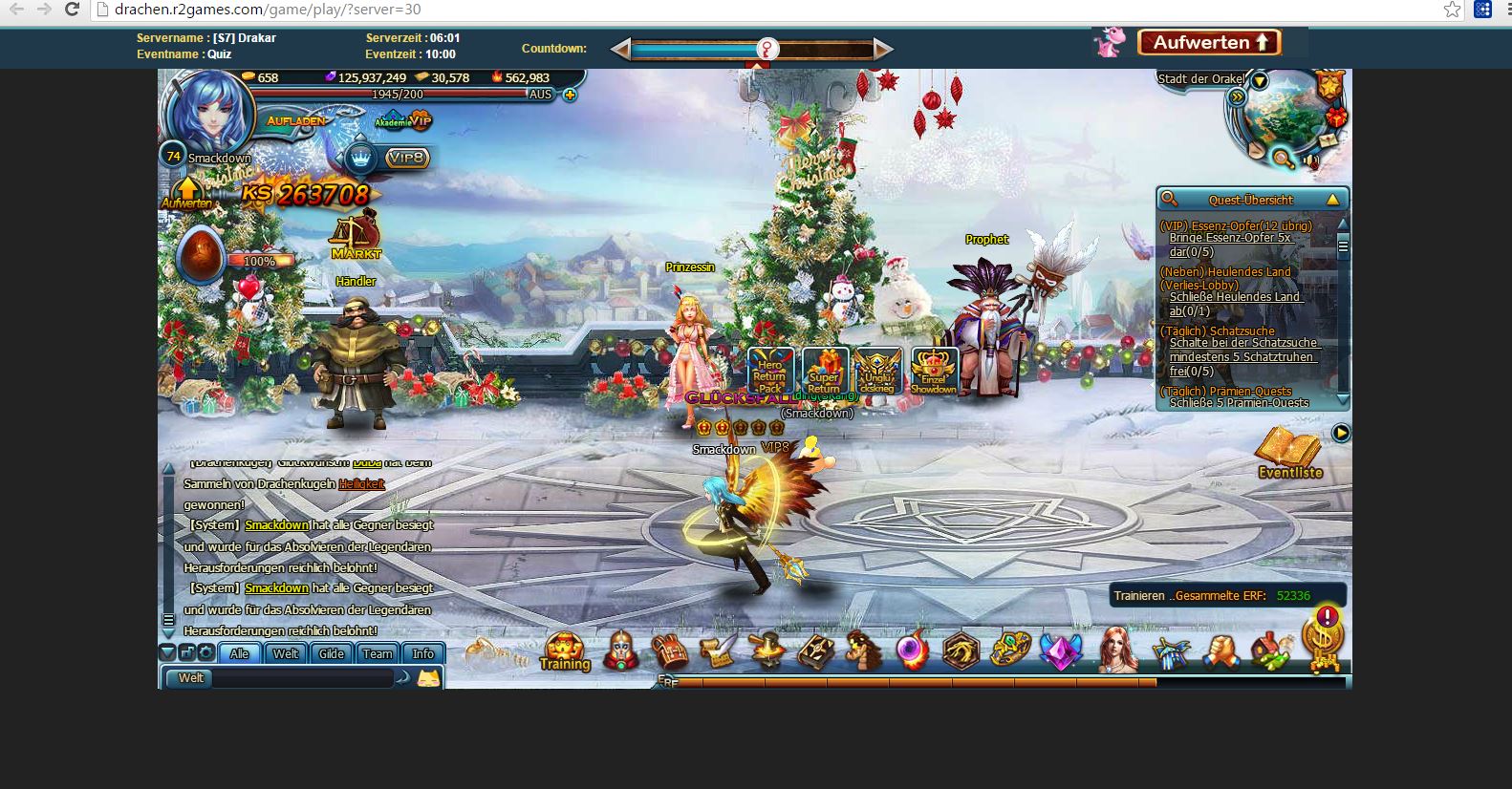Open the Hero Return Pack icon
This screenshot has width=1512, height=789.
pyautogui.click(x=770, y=372)
